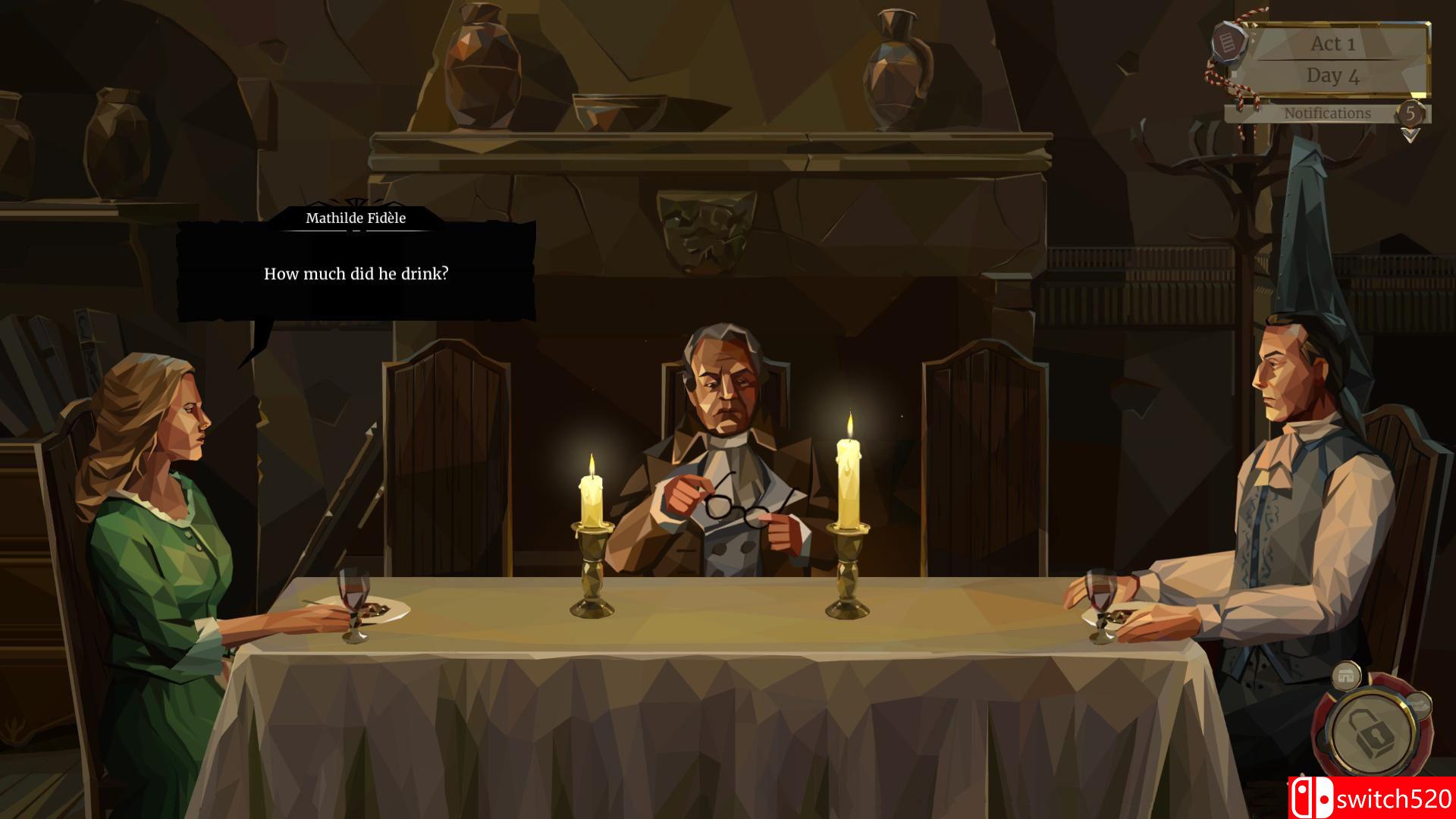Image resolution: width=1456 pixels, height=819 pixels.
Task: Open the wax seal menu icon
Action: point(1225,42)
